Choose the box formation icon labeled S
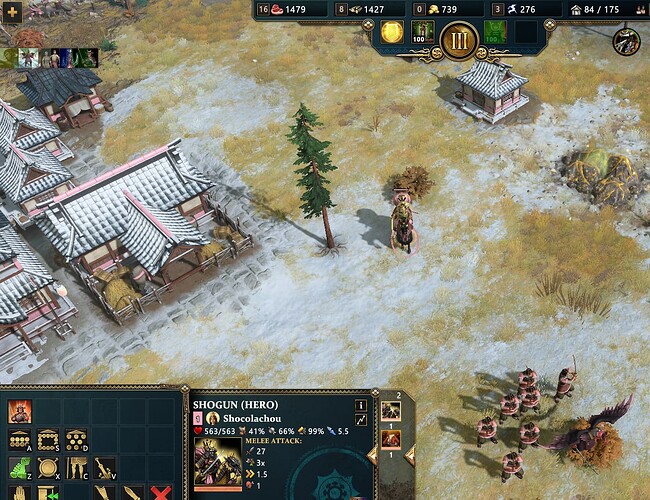 pyautogui.click(x=47, y=440)
